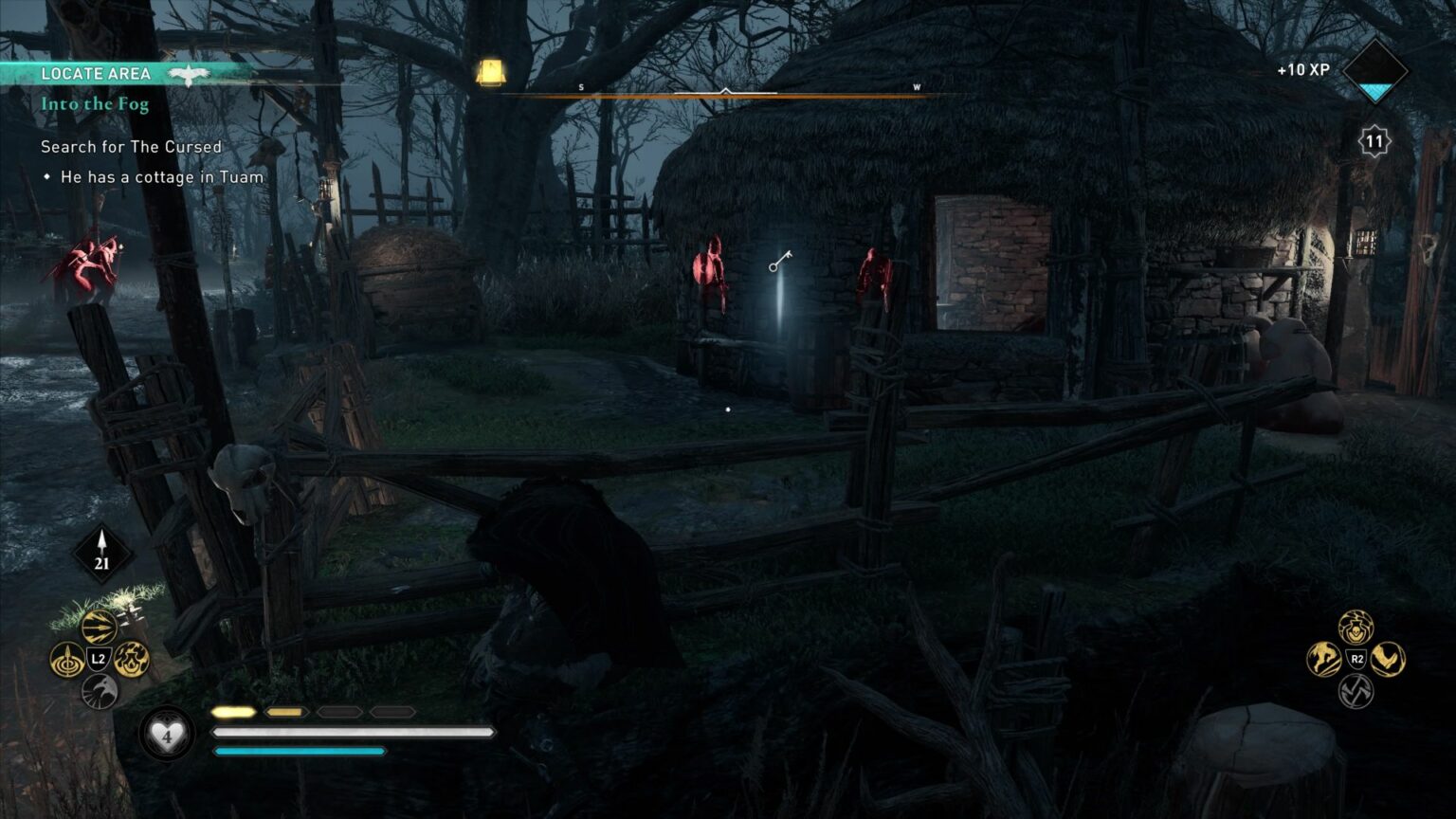
Task: Select the arrow volley ranged ability icon
Action: click(98, 626)
